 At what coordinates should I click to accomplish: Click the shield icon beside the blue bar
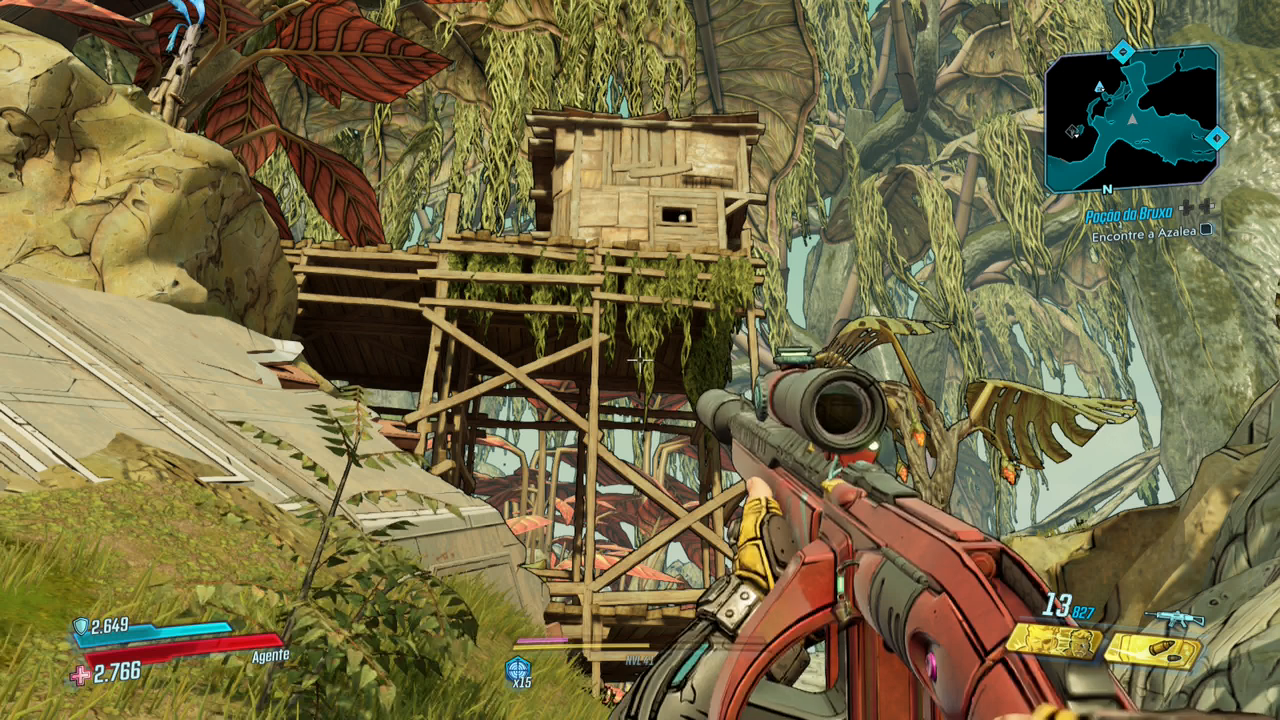[80, 626]
